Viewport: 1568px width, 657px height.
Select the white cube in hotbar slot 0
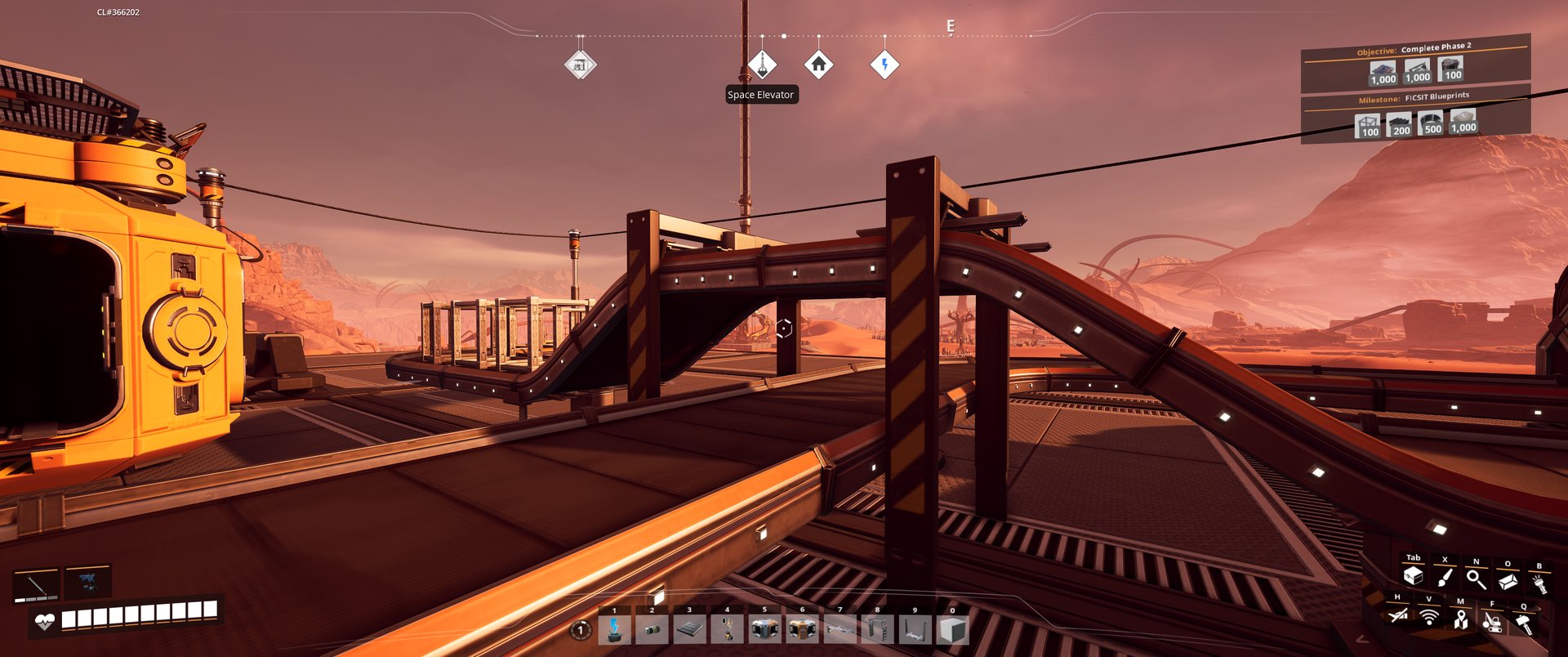[952, 629]
